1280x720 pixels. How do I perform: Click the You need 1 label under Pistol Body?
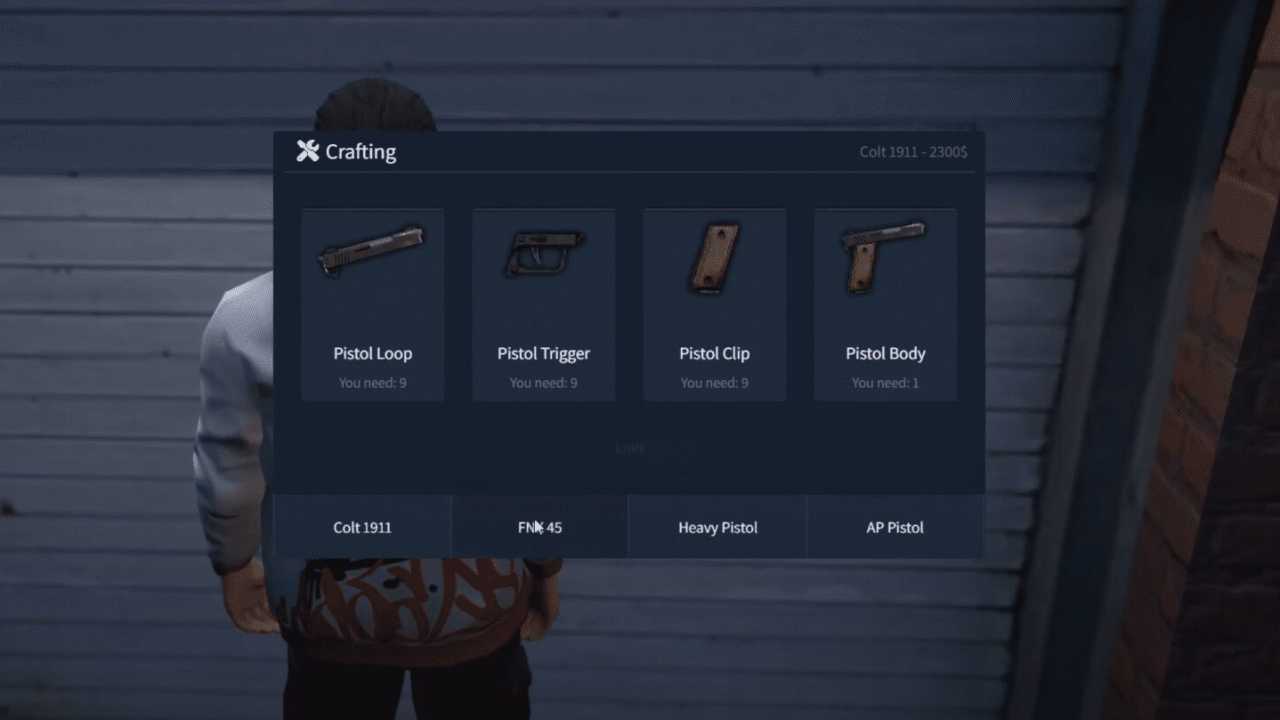tap(885, 382)
